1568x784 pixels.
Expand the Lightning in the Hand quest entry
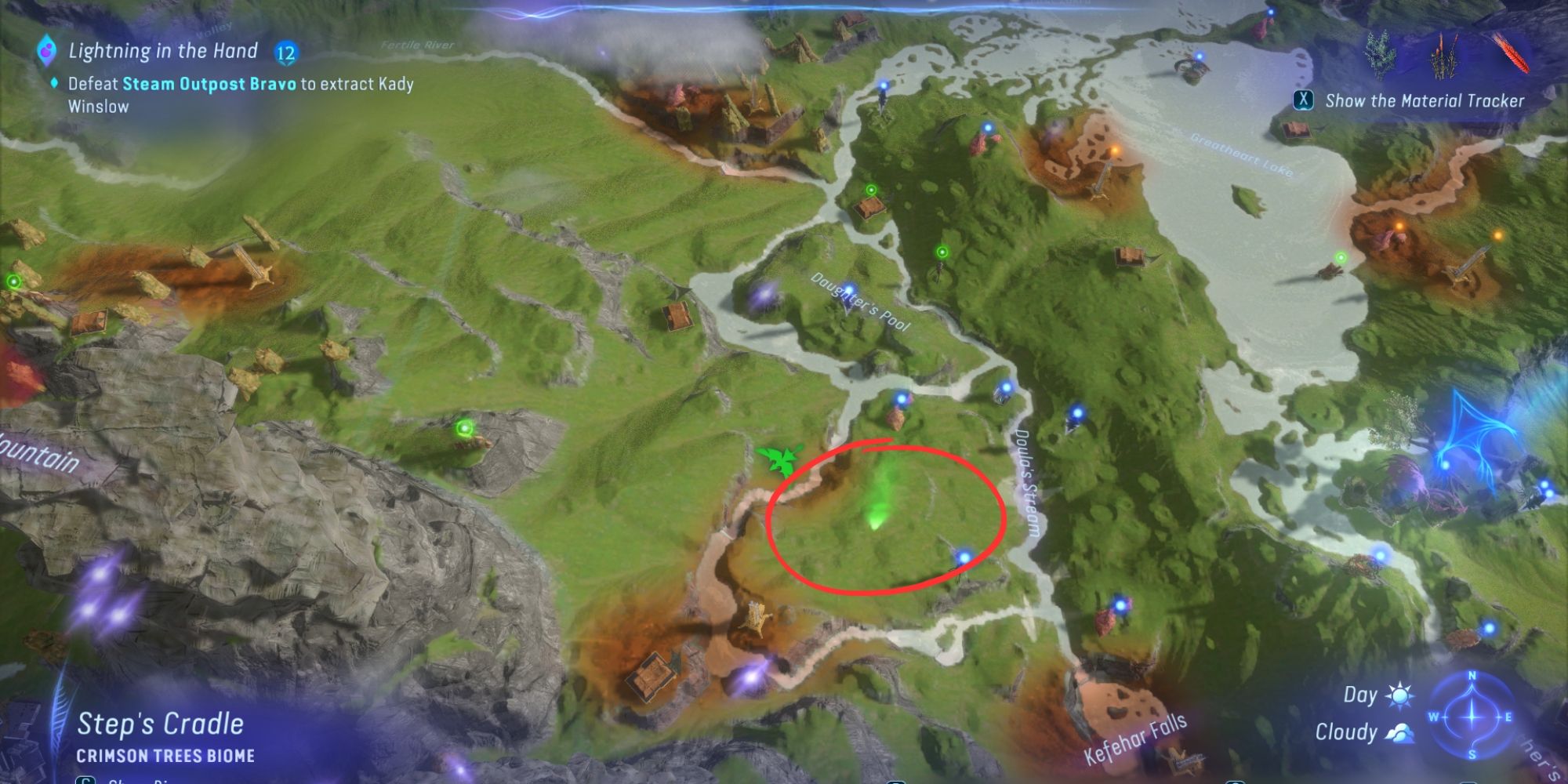coord(161,50)
